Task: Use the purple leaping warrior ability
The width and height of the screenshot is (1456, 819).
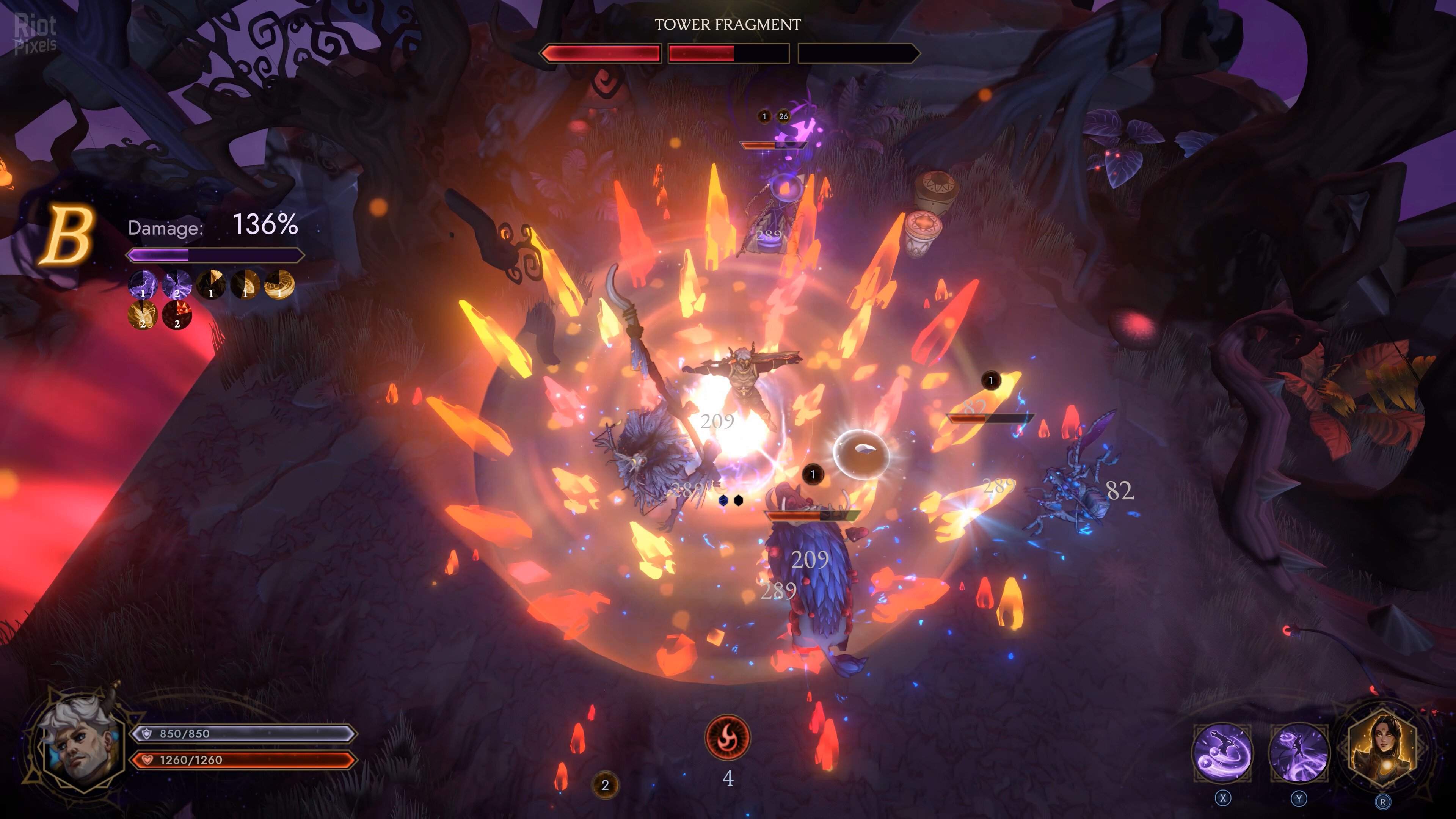Action: pyautogui.click(x=1299, y=752)
